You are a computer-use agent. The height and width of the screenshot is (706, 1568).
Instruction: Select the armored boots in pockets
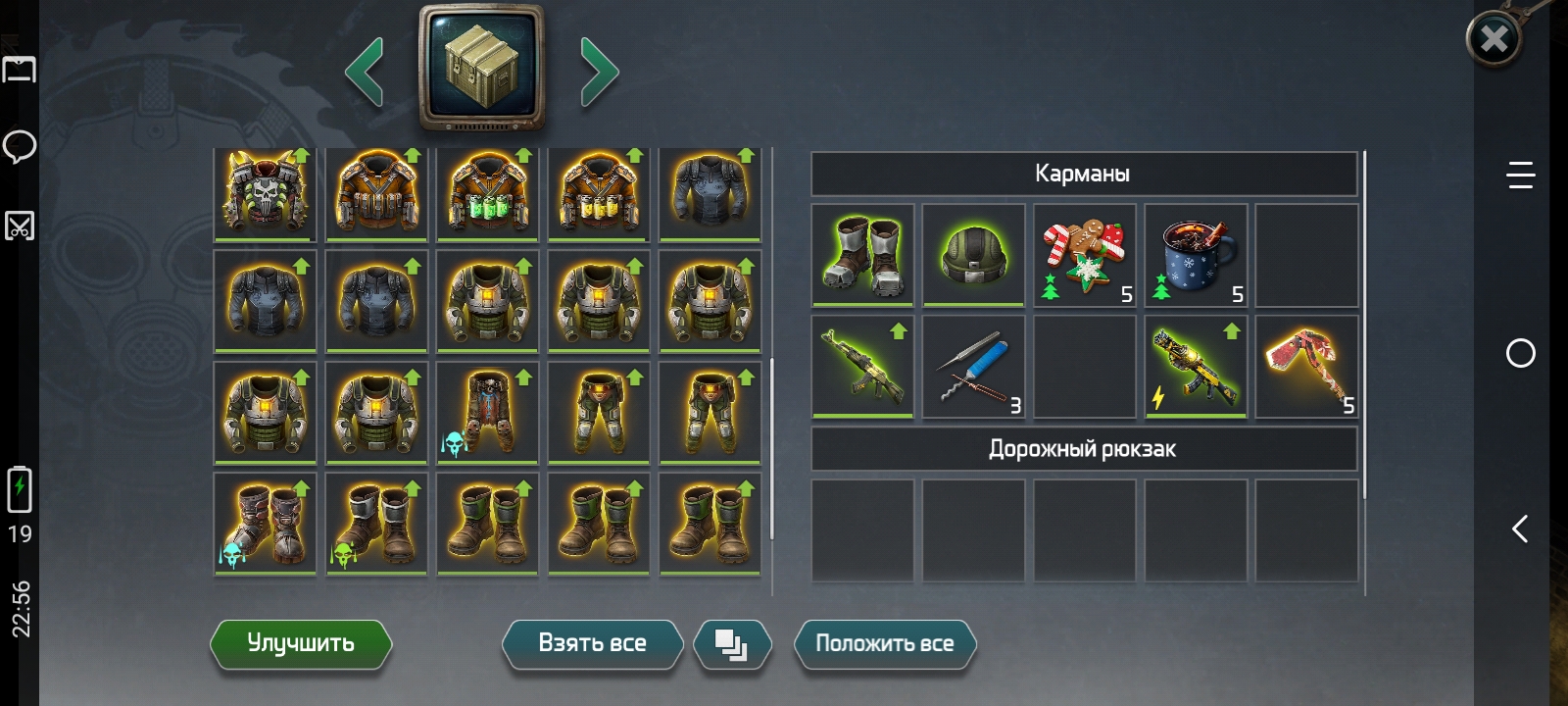coord(862,255)
